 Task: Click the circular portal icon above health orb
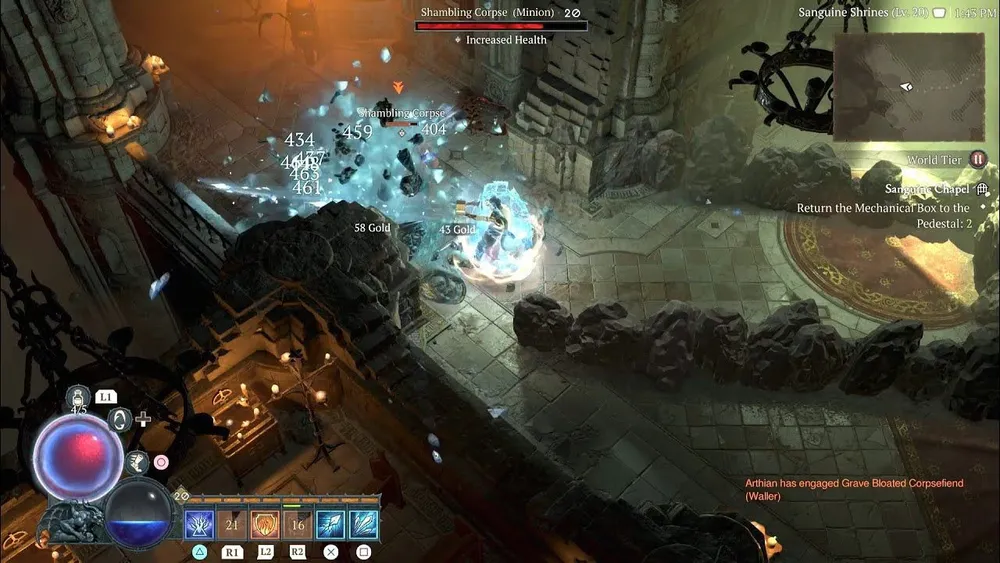(x=122, y=420)
